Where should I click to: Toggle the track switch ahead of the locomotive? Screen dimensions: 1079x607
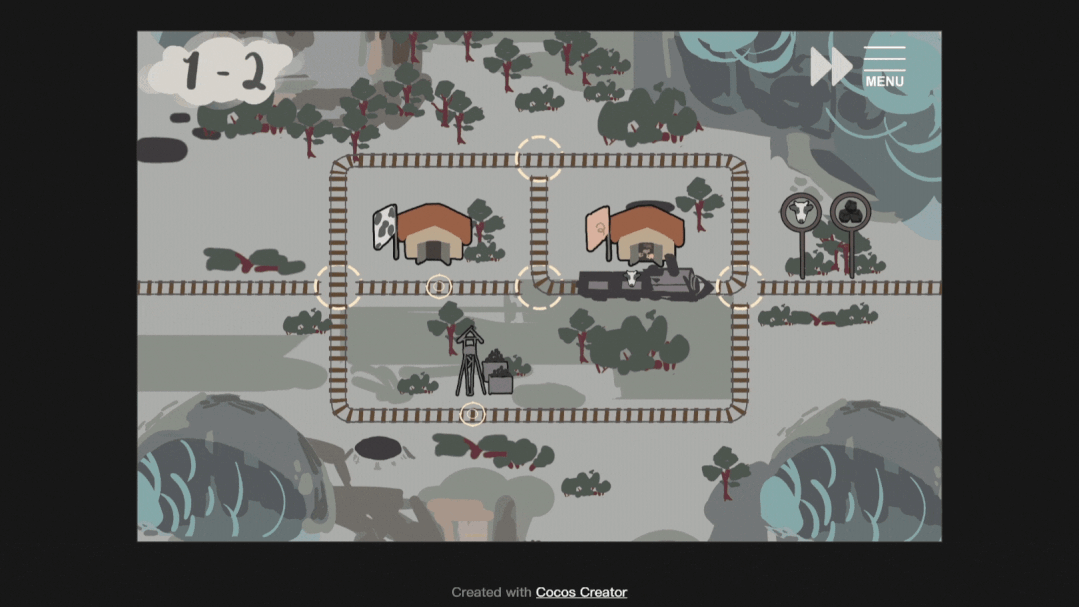(x=741, y=287)
